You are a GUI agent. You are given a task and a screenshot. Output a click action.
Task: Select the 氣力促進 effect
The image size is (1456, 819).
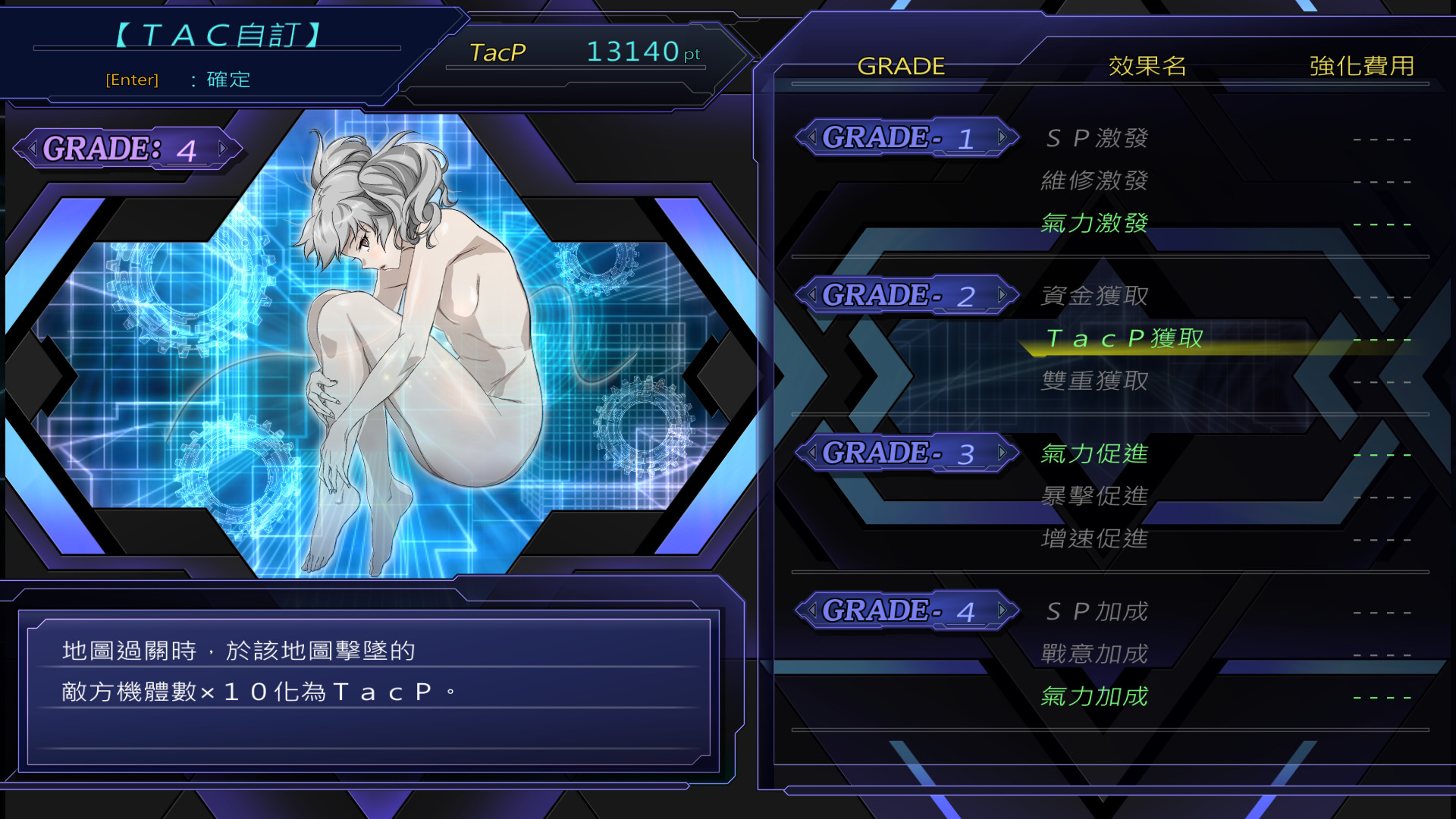tap(1094, 453)
